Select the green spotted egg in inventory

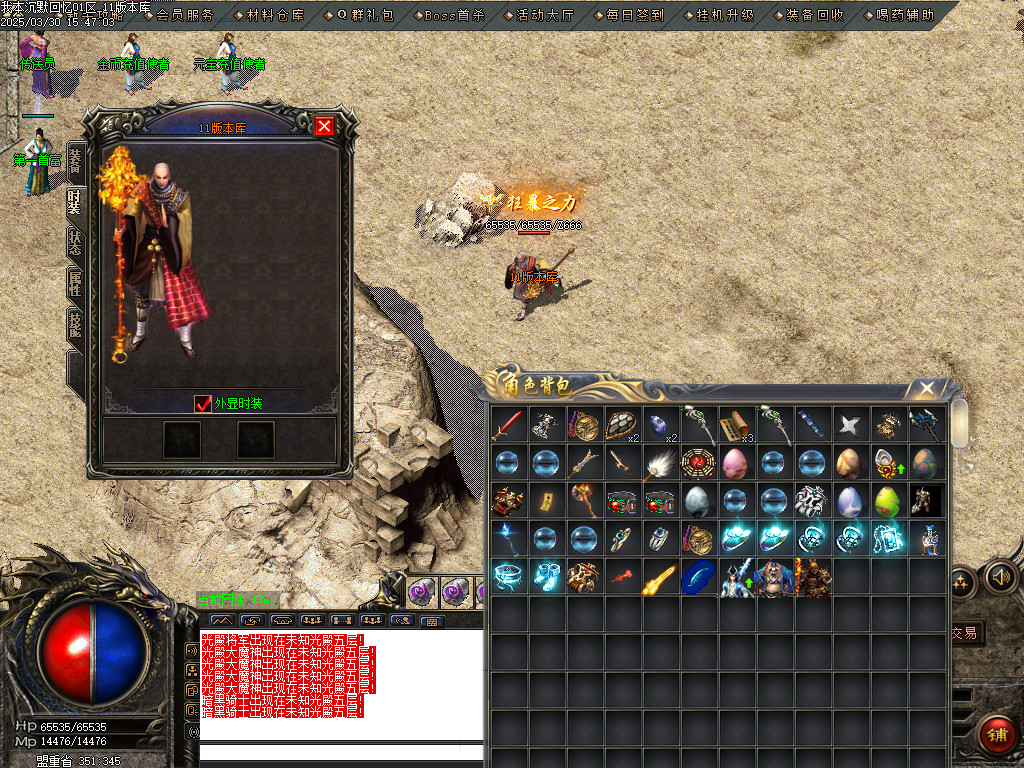[887, 500]
